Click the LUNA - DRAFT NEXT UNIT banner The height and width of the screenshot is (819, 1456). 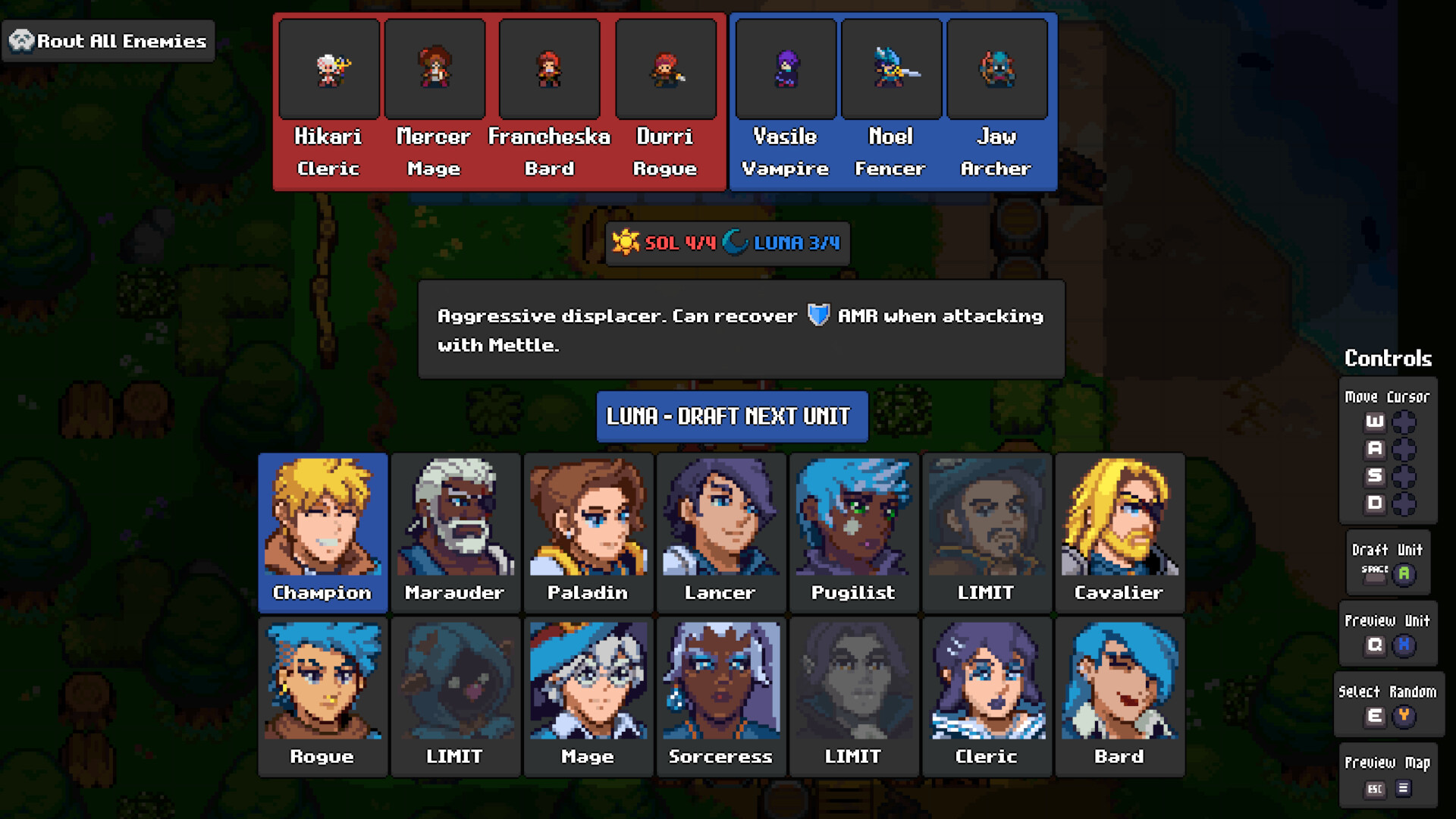pos(732,416)
